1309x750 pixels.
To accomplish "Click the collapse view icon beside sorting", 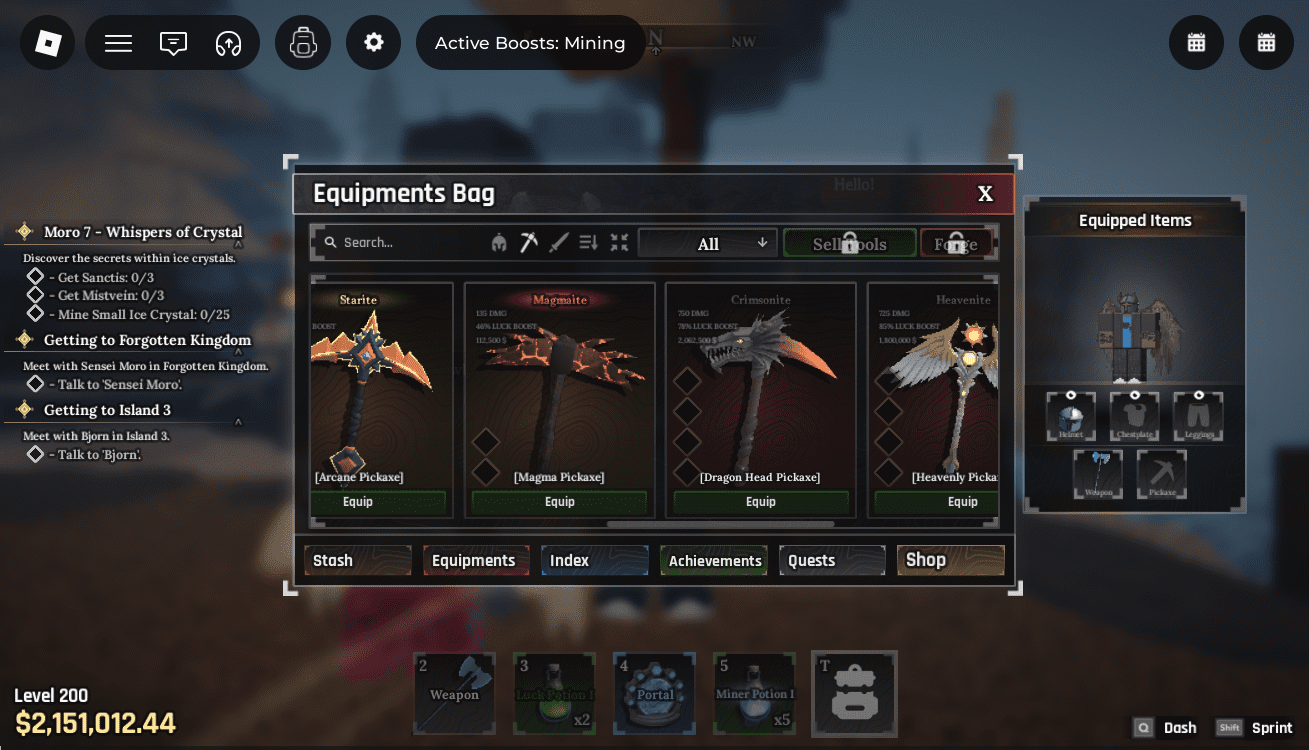I will 619,241.
